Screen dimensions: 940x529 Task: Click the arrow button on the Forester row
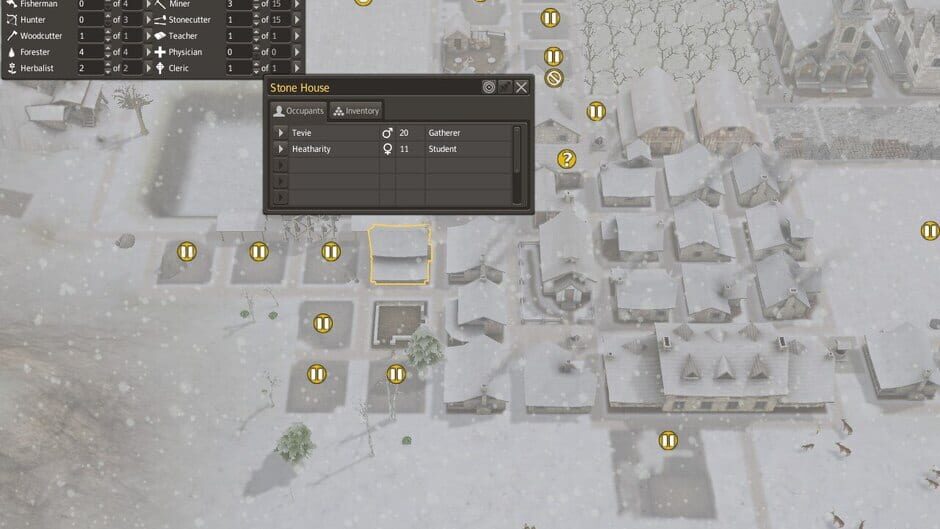(150, 52)
